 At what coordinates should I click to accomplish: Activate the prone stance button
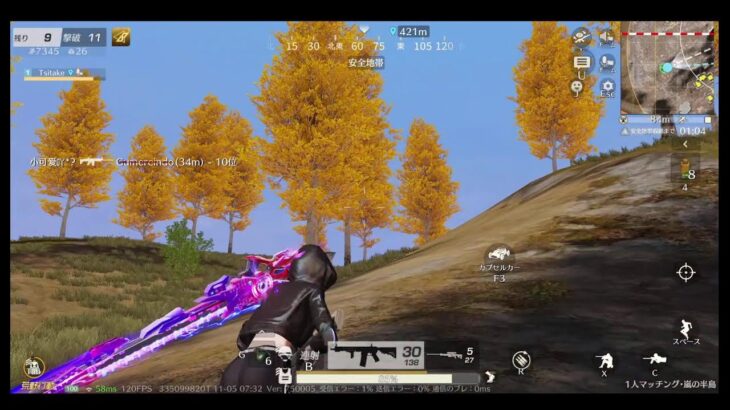655,360
